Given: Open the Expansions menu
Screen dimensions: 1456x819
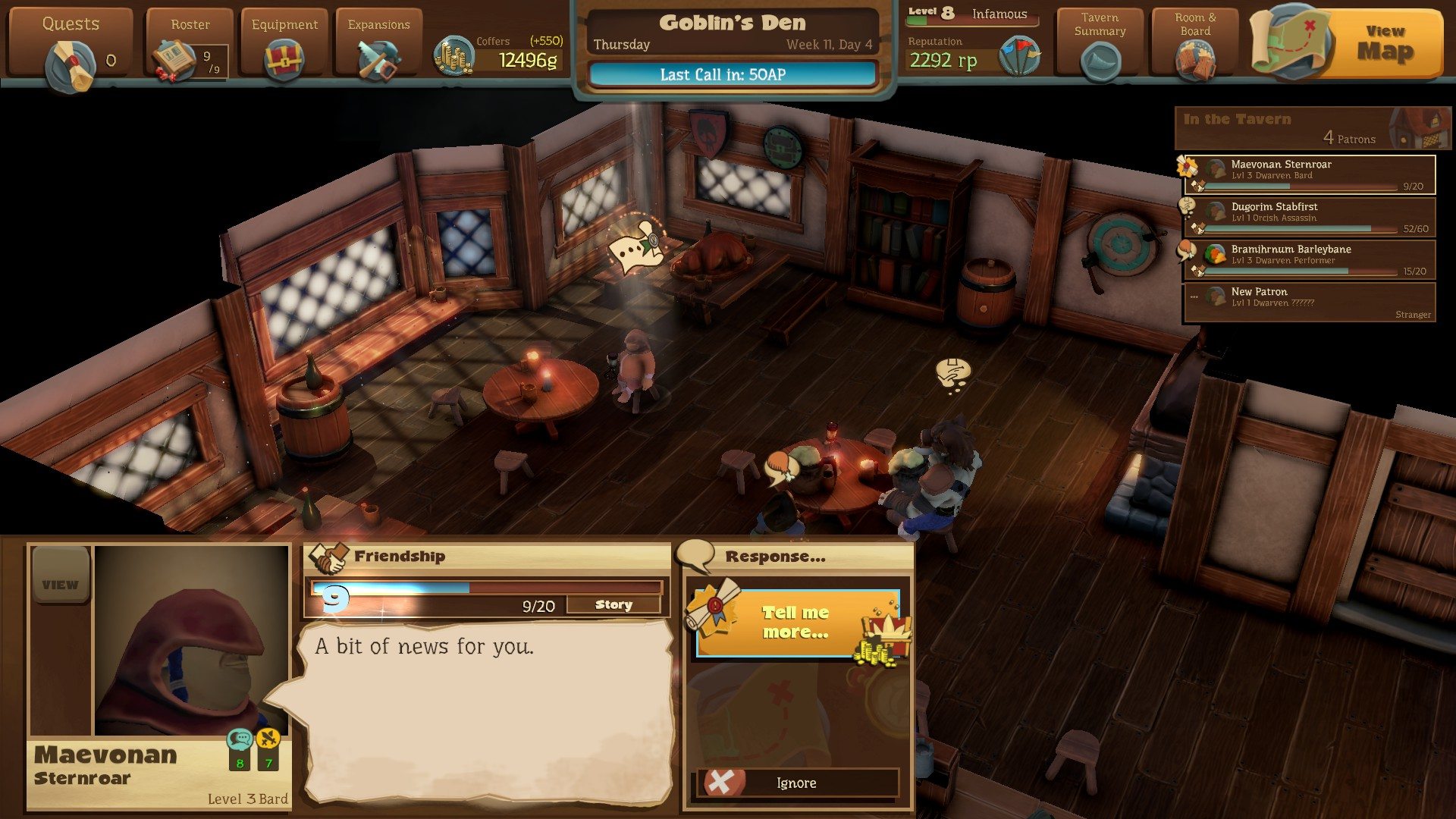Looking at the screenshot, I should coord(378,47).
